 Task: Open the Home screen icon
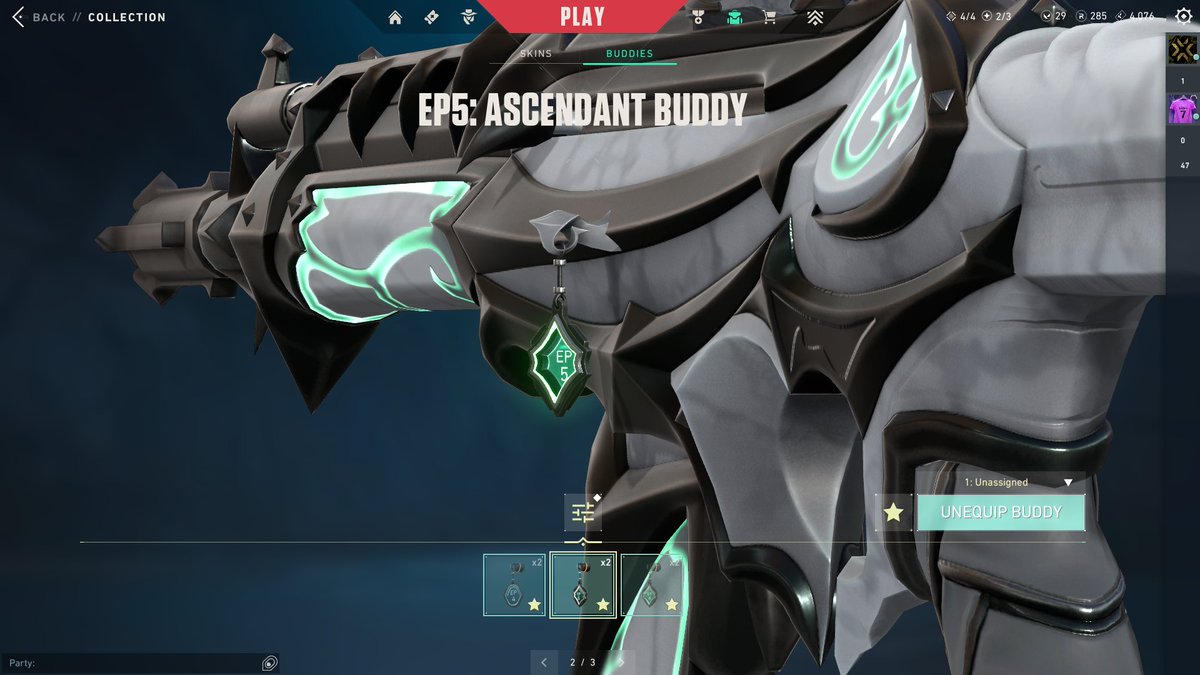[395, 17]
